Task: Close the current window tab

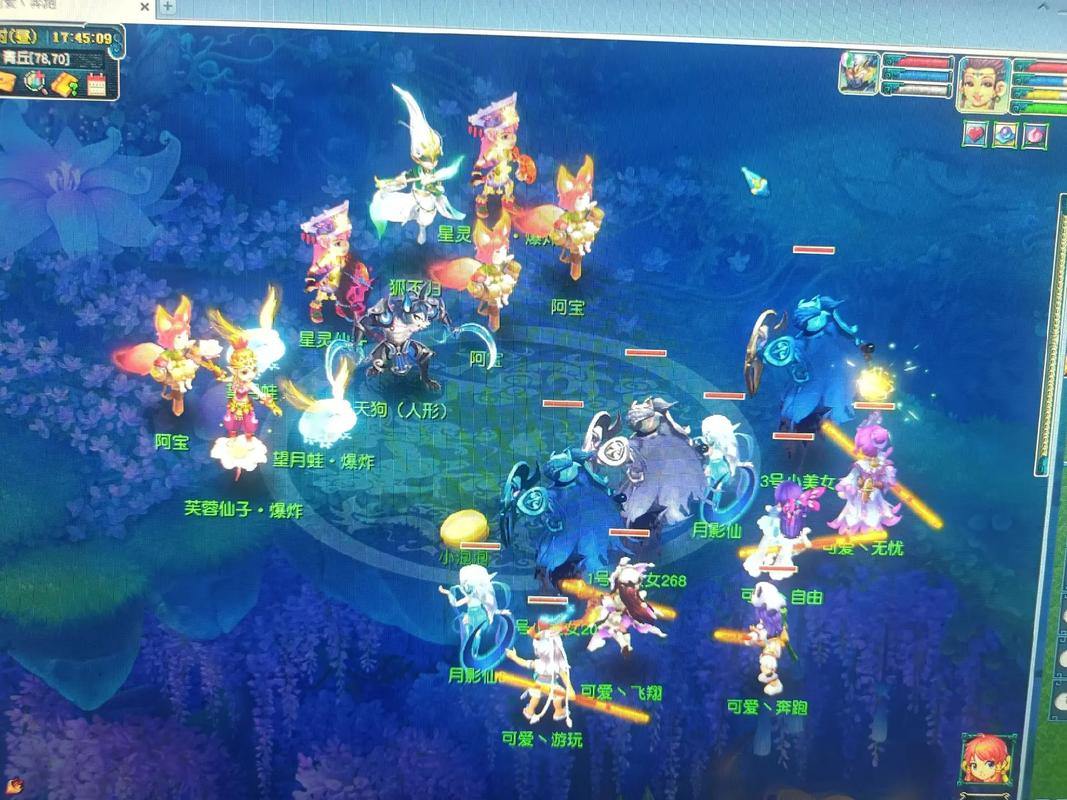Action: pos(144,7)
